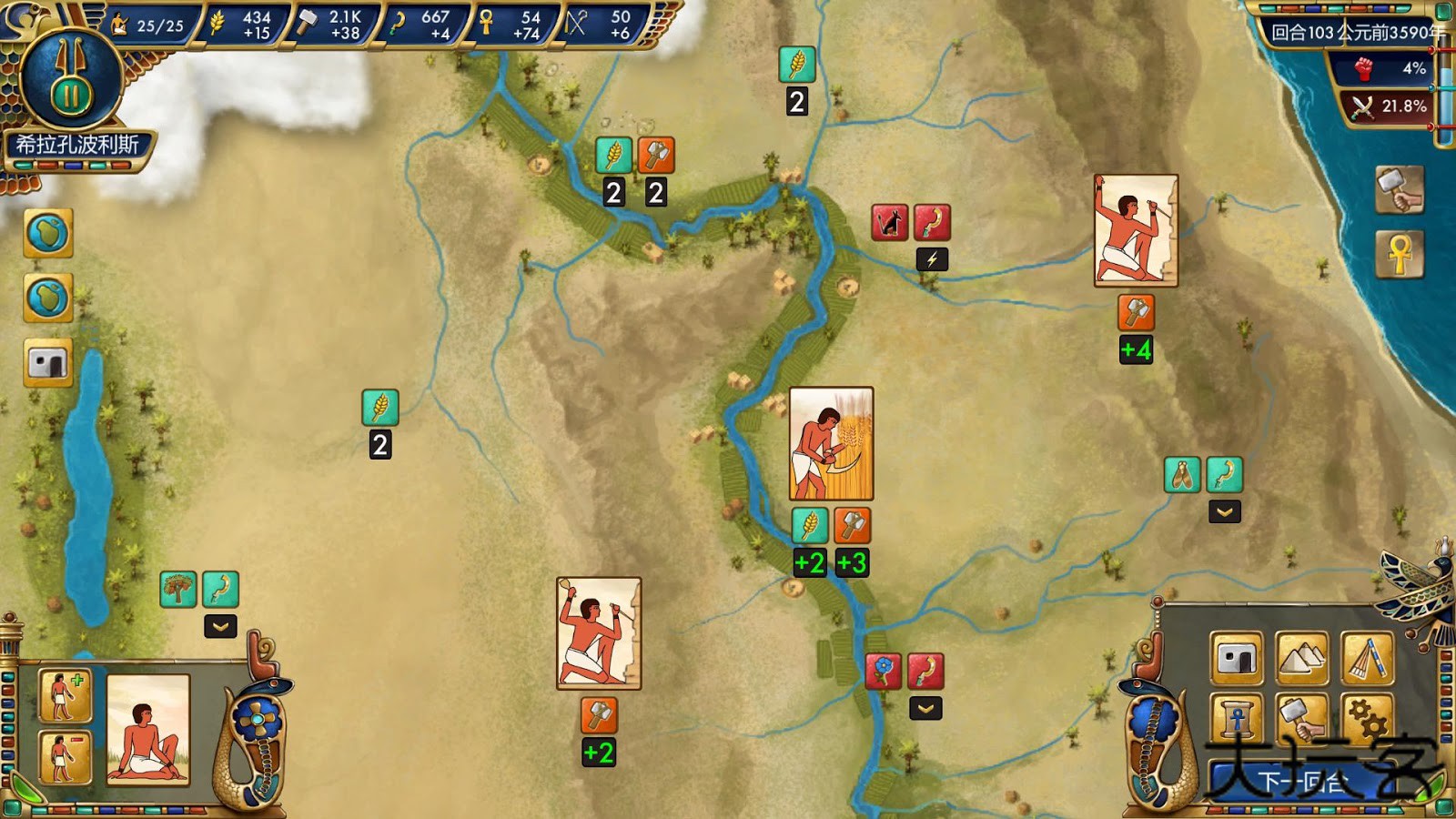Open the gears settings menu
Viewport: 1456px width, 819px height.
click(x=1368, y=719)
